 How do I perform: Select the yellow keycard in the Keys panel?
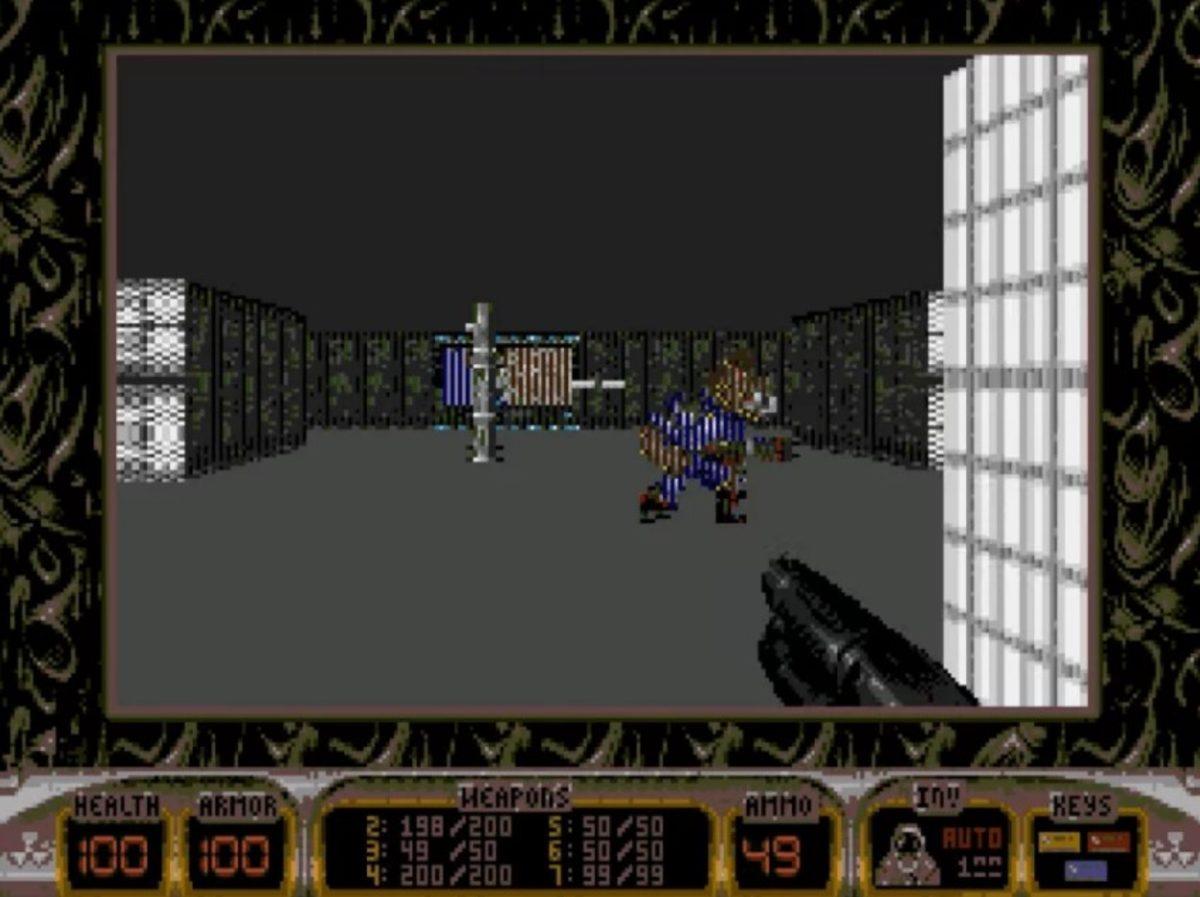point(1059,842)
